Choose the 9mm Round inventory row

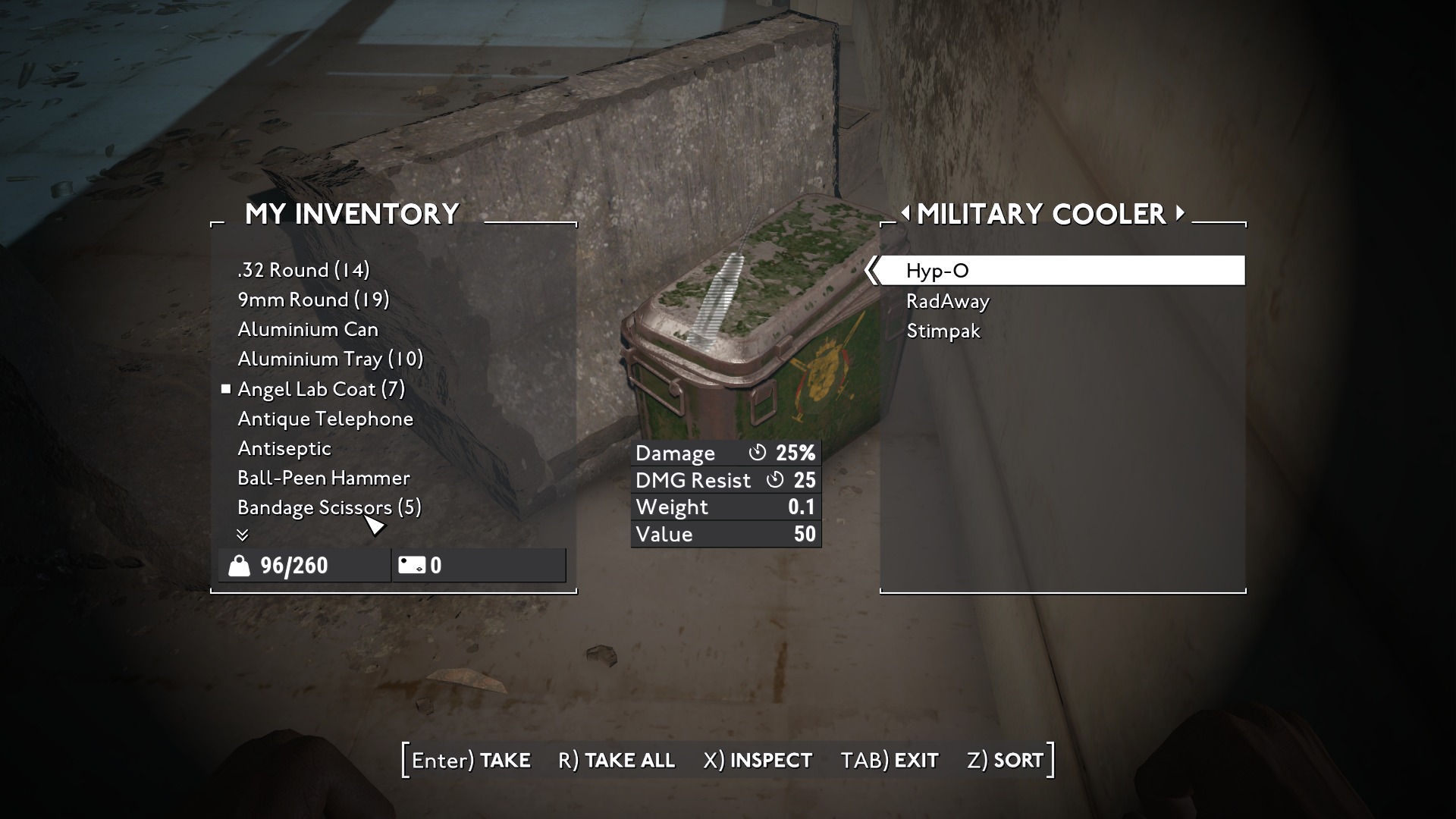(x=313, y=300)
